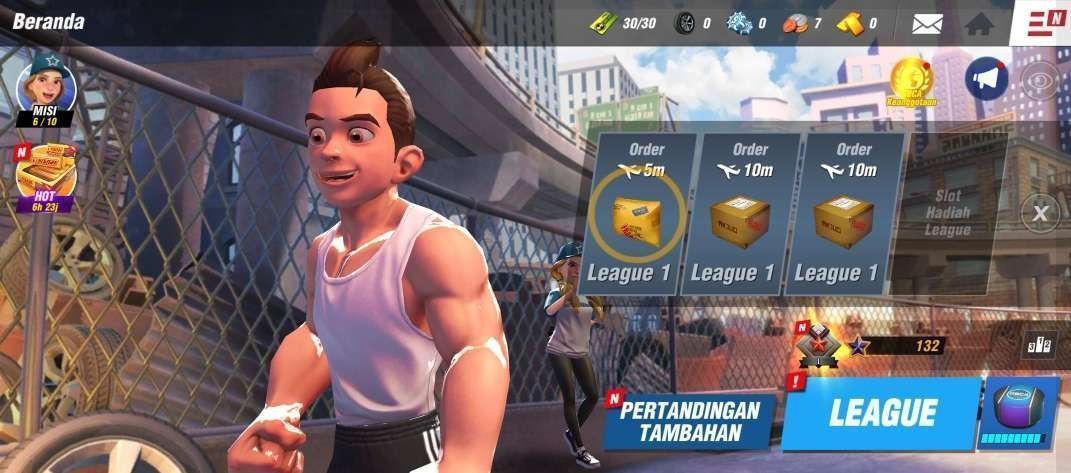The image size is (1071, 473).
Task: Close the order panel with X
Action: 1040,212
